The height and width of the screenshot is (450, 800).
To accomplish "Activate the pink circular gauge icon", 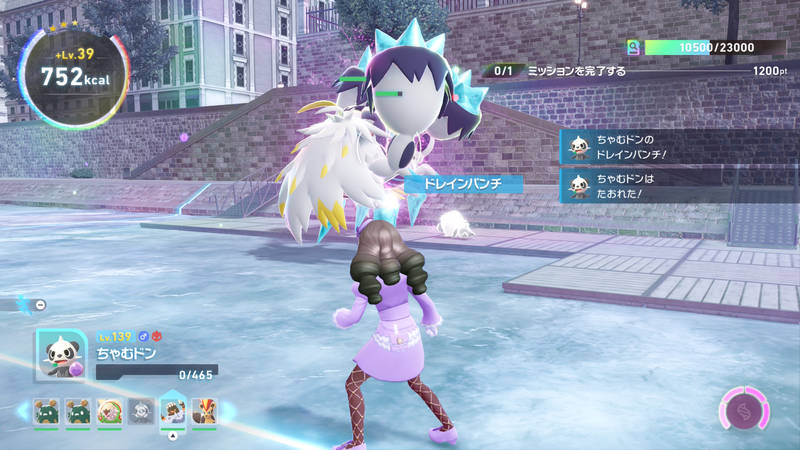I will [x=742, y=411].
